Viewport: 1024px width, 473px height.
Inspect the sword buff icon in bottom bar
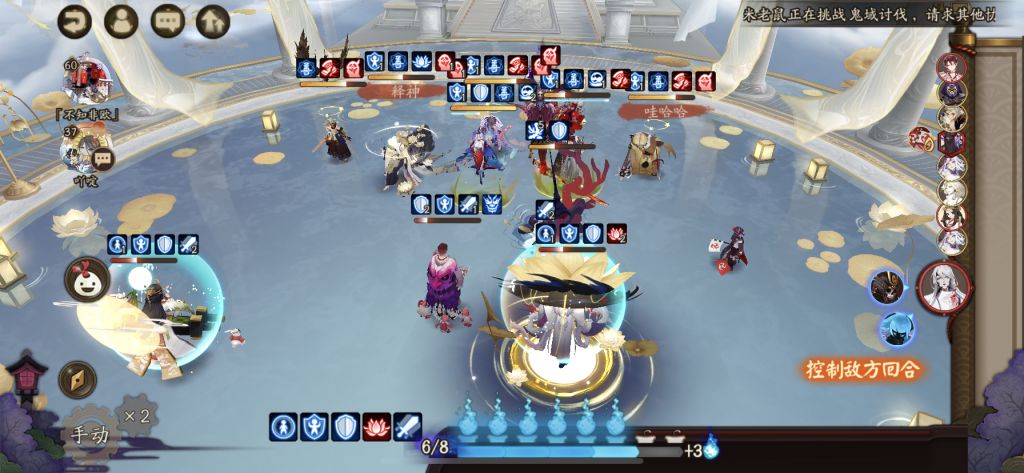[x=407, y=427]
